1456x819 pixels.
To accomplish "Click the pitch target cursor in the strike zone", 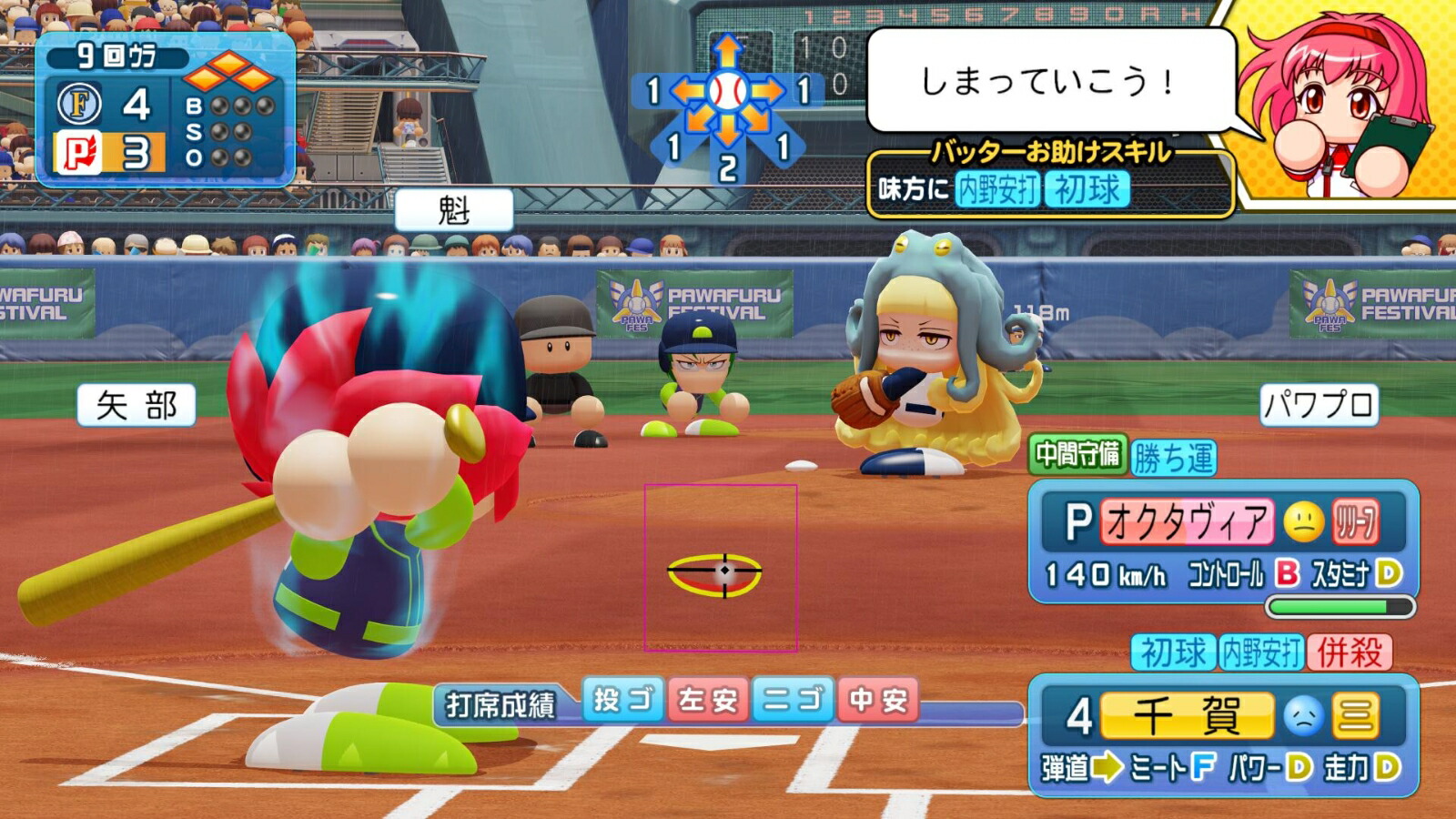I will [x=723, y=572].
